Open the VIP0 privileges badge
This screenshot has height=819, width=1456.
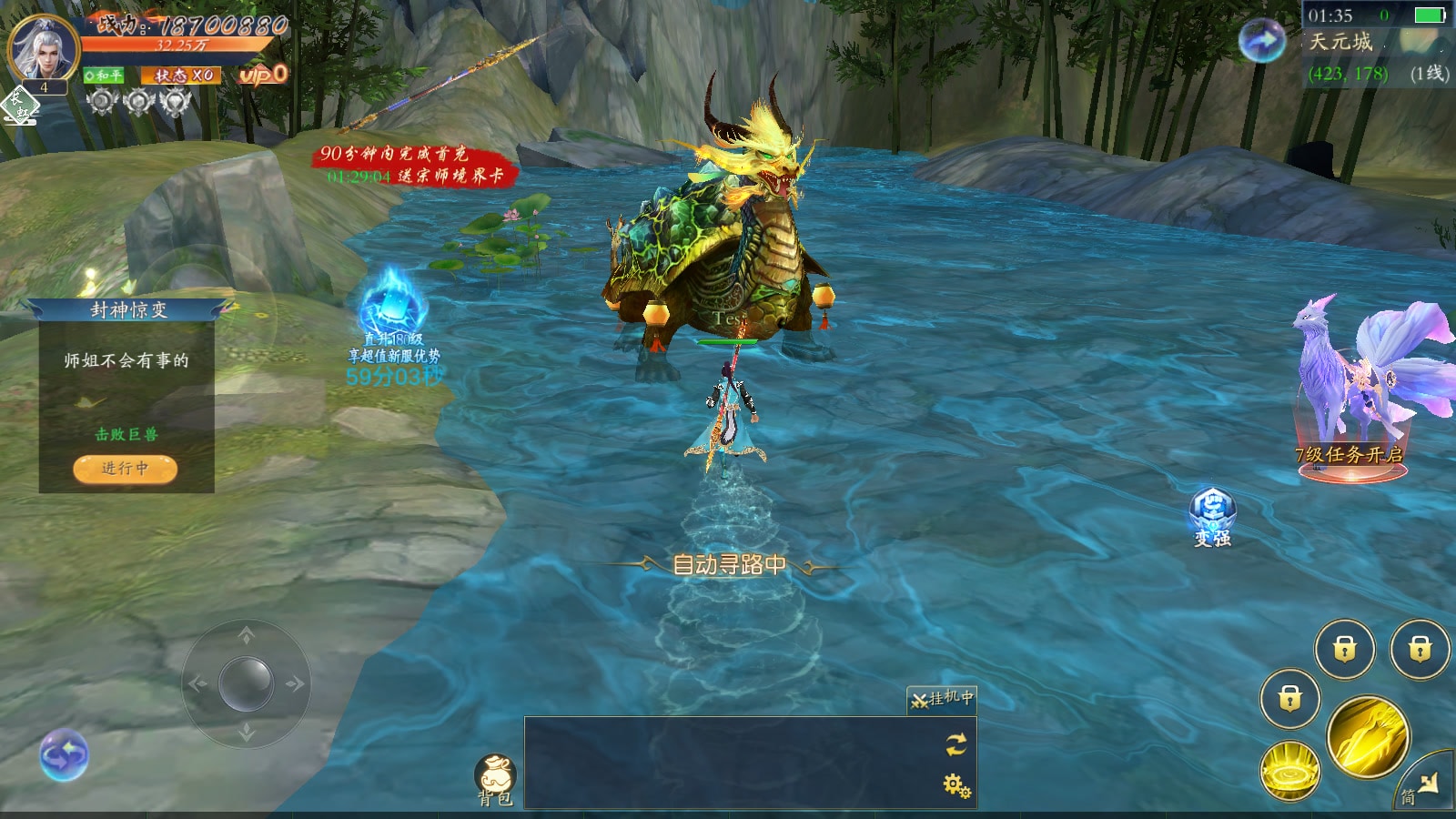[262, 75]
